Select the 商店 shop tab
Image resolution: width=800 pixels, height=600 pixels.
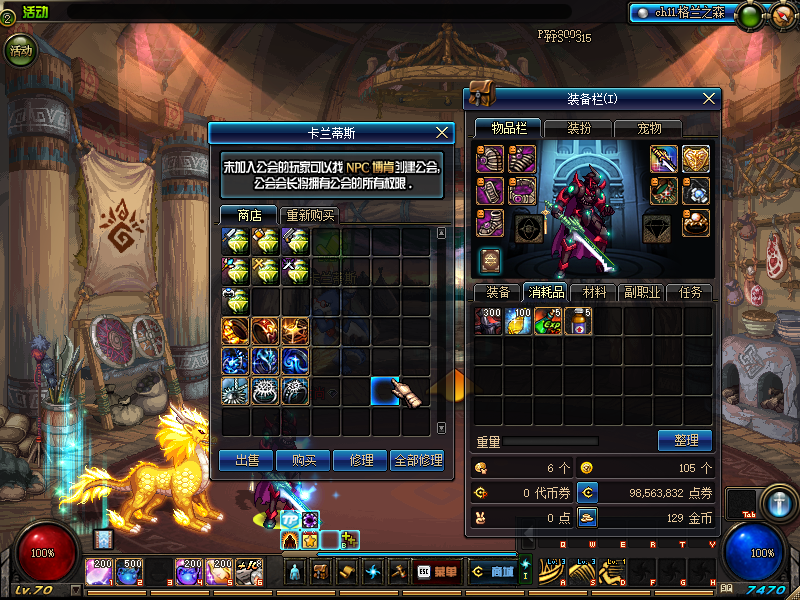249,215
